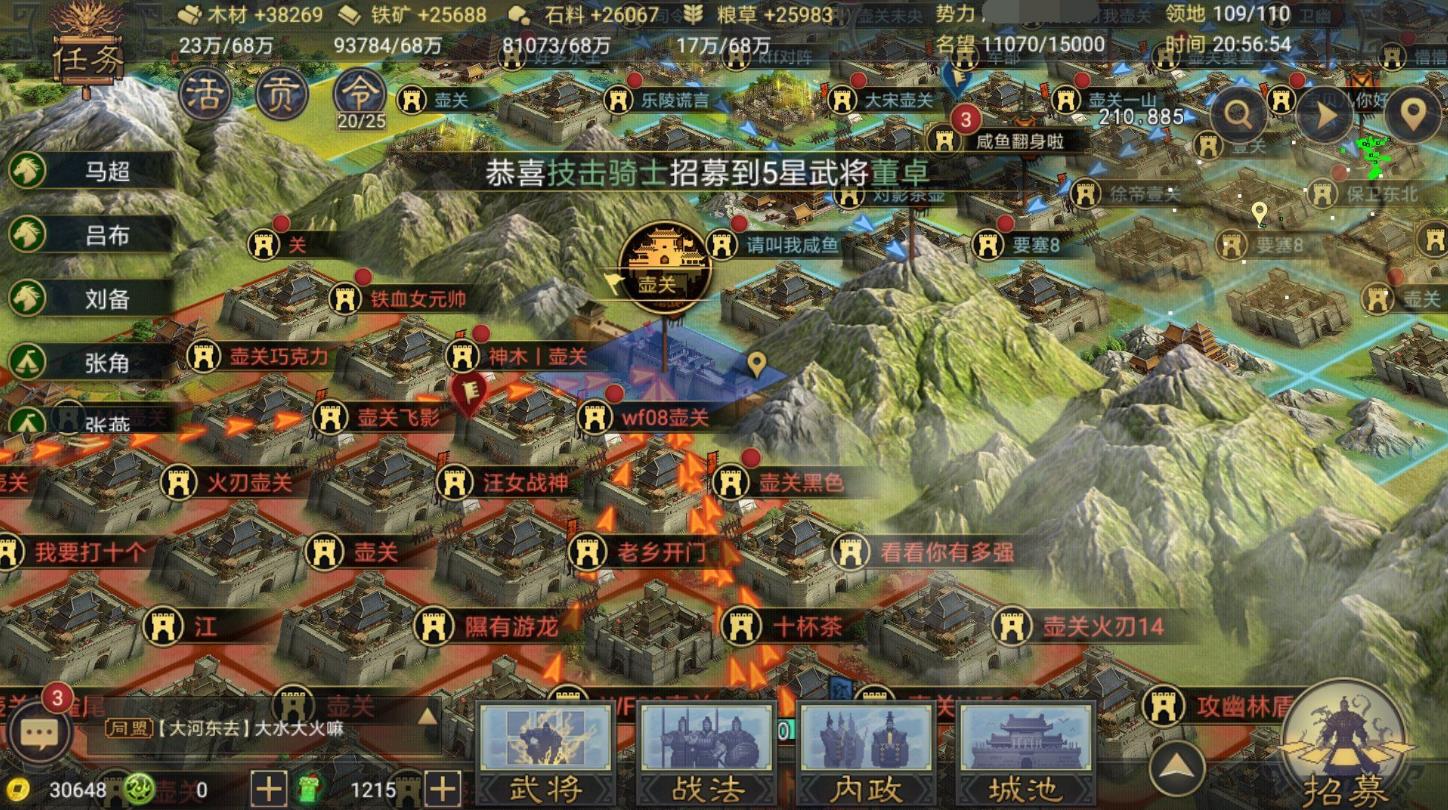This screenshot has height=810, width=1448.
Task: Switch to the 内政 tab
Action: click(x=867, y=750)
